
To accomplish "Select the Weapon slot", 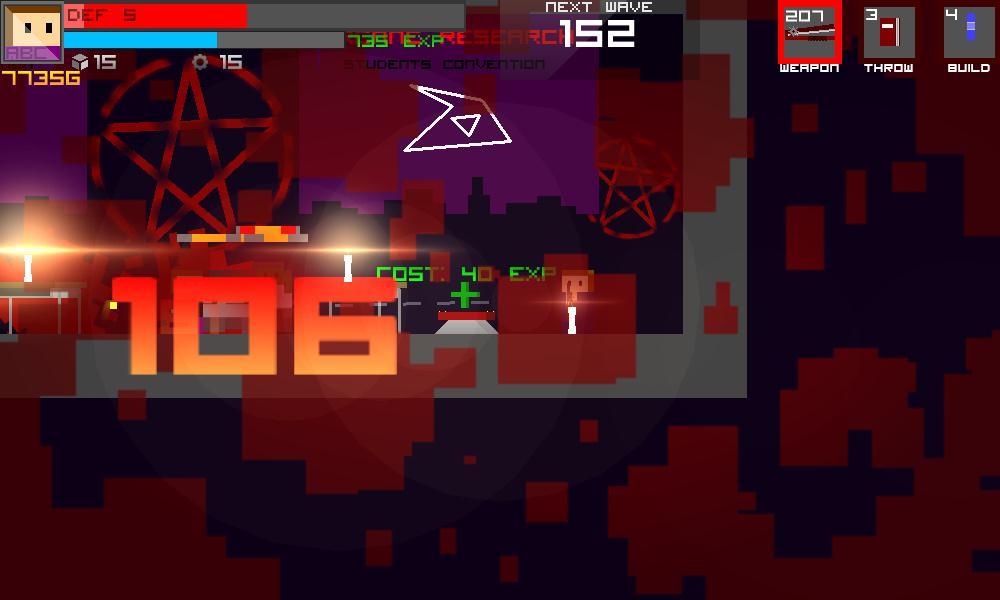I will point(809,33).
